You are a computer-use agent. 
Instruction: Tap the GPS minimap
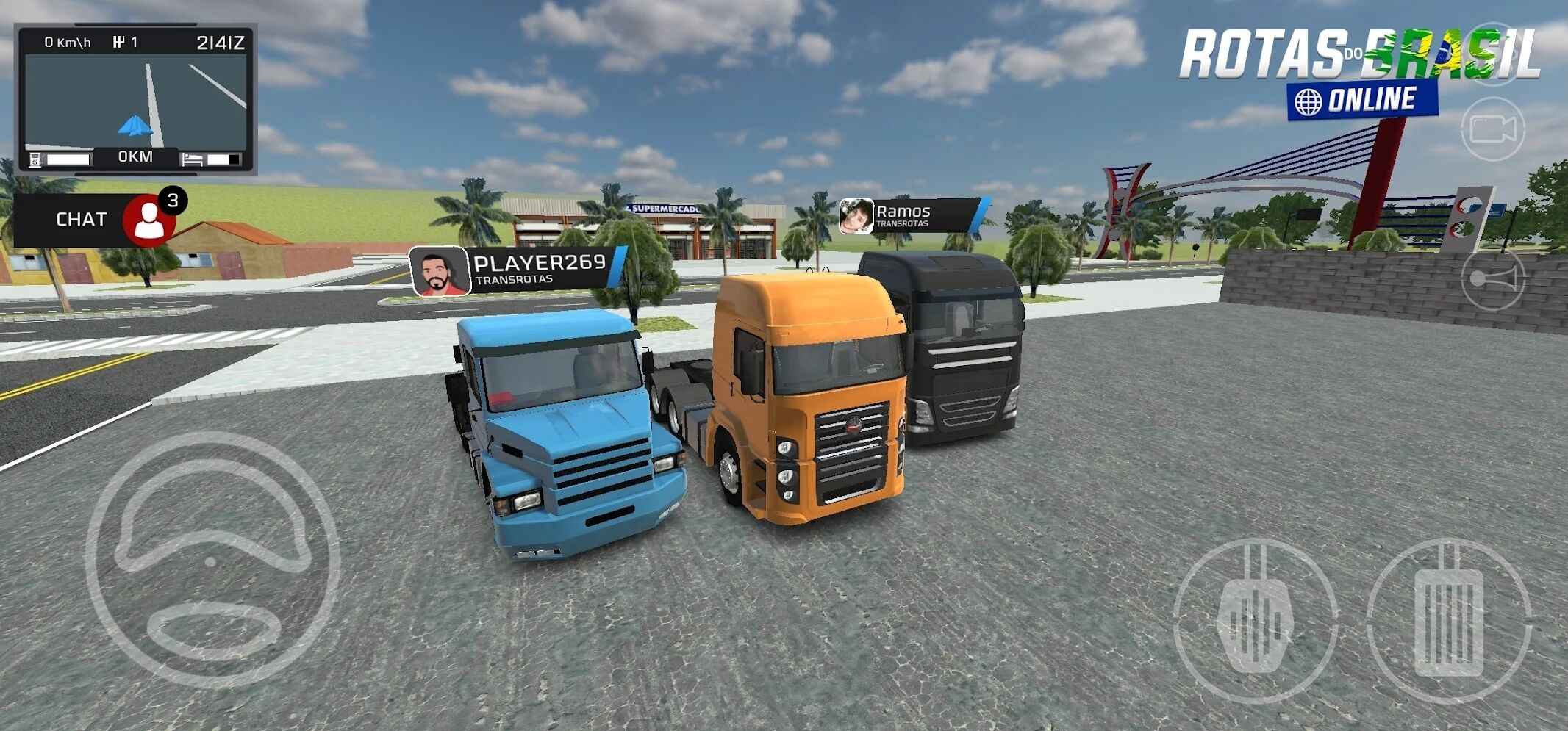[x=136, y=99]
